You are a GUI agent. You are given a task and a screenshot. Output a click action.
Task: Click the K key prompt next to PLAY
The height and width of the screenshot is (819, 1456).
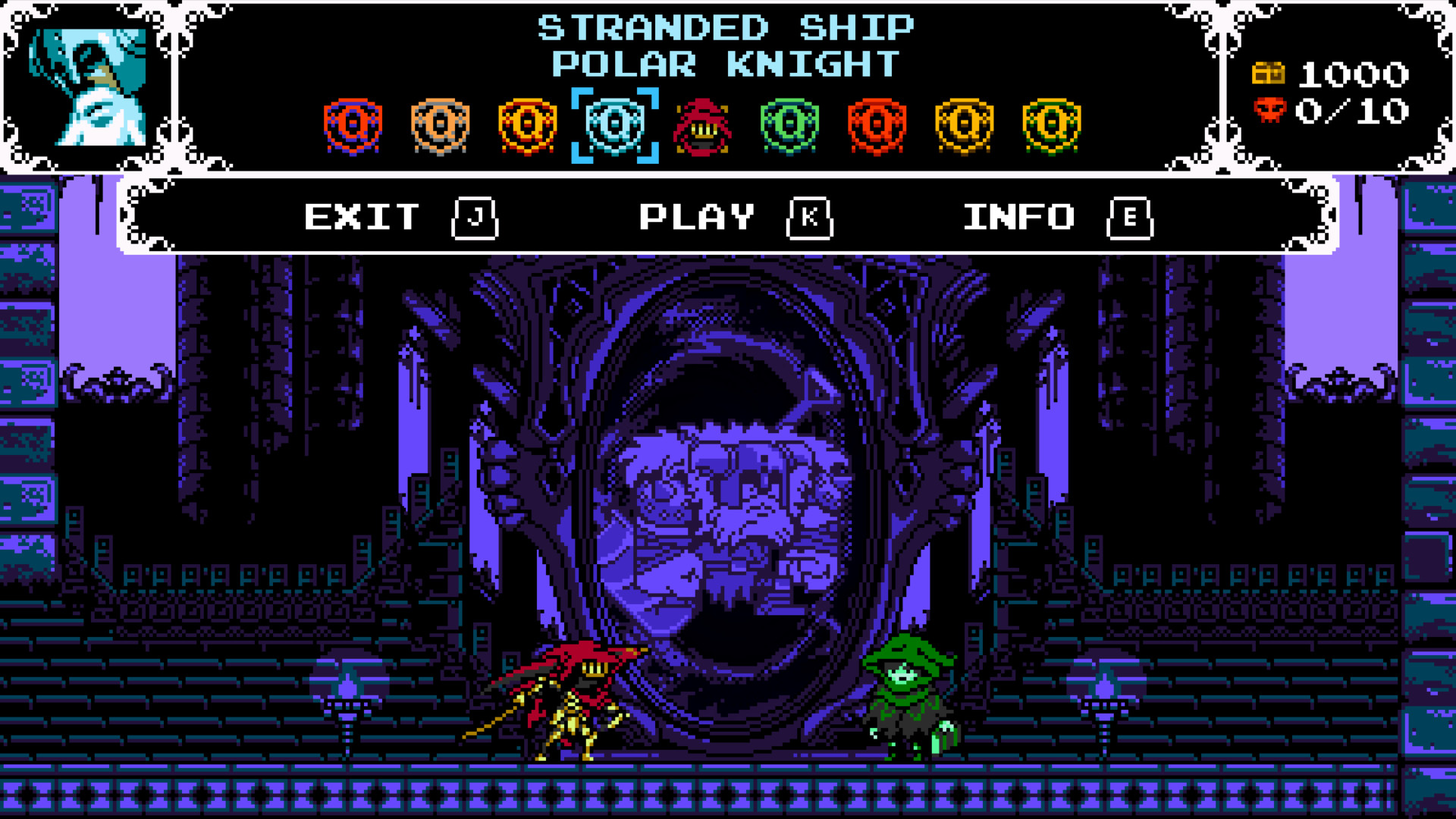click(x=810, y=219)
